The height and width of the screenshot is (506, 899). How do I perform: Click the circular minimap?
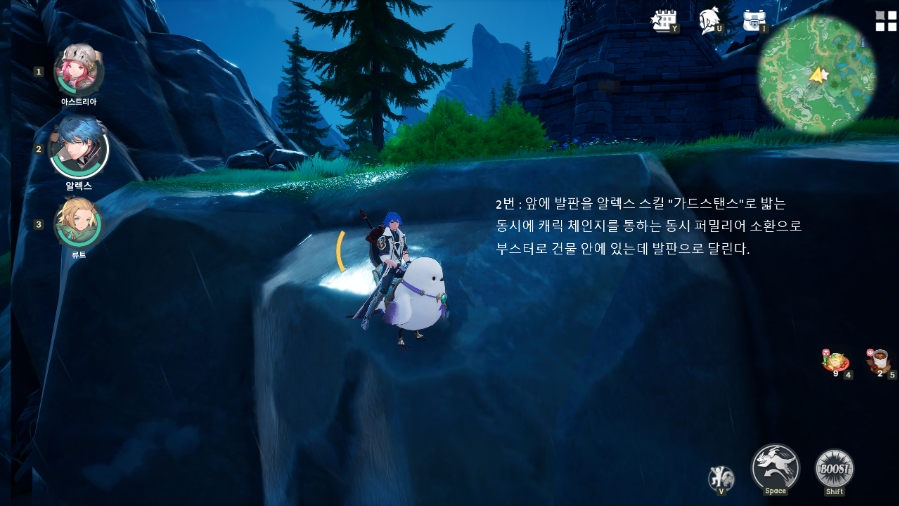tap(817, 75)
